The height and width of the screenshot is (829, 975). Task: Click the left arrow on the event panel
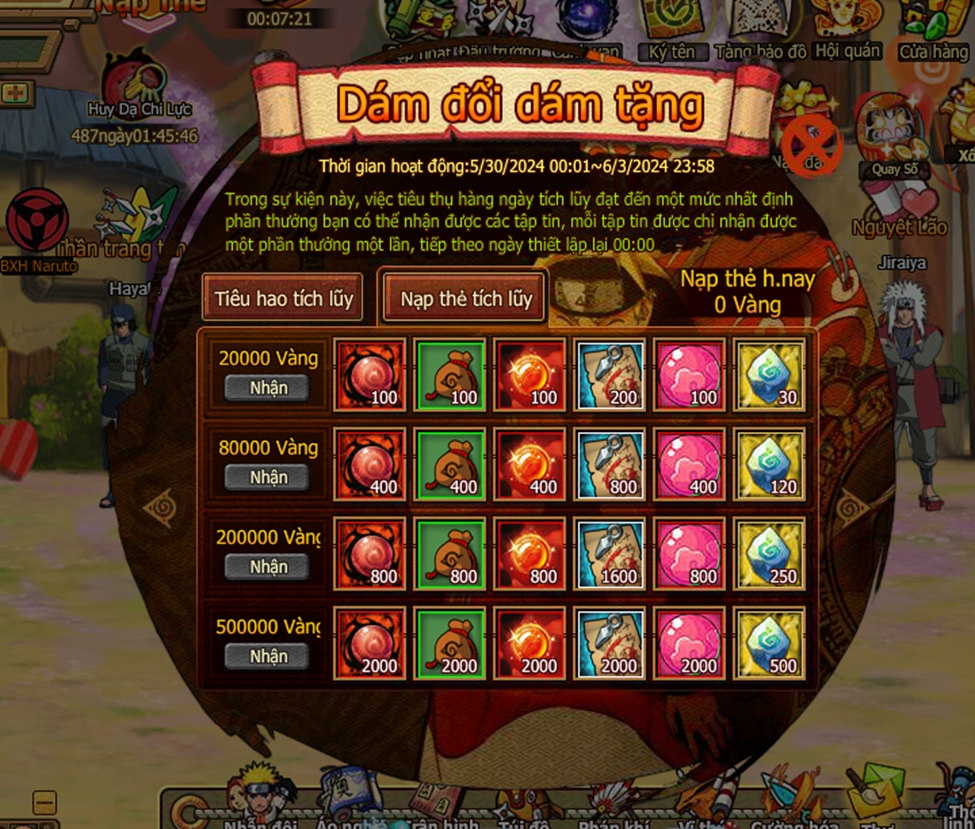(x=160, y=509)
